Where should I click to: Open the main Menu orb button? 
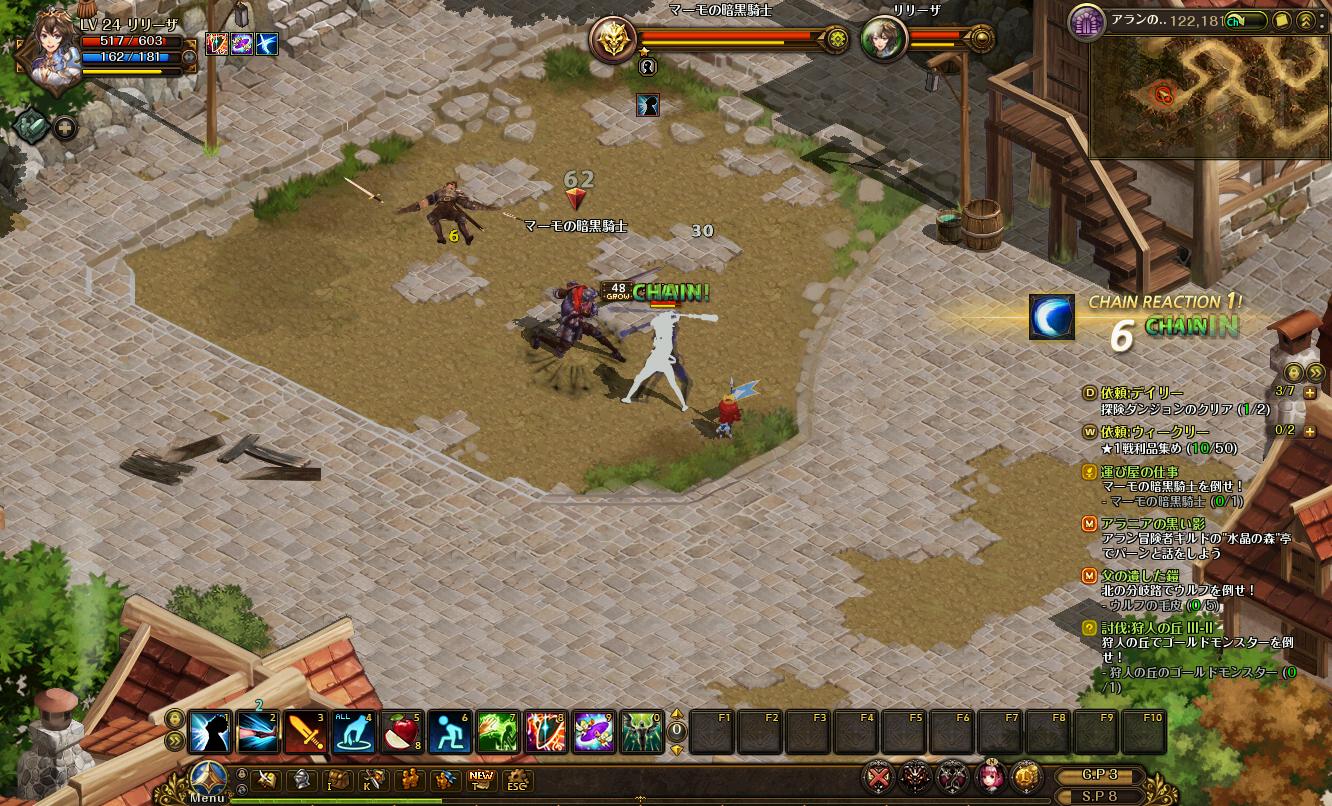pos(208,779)
